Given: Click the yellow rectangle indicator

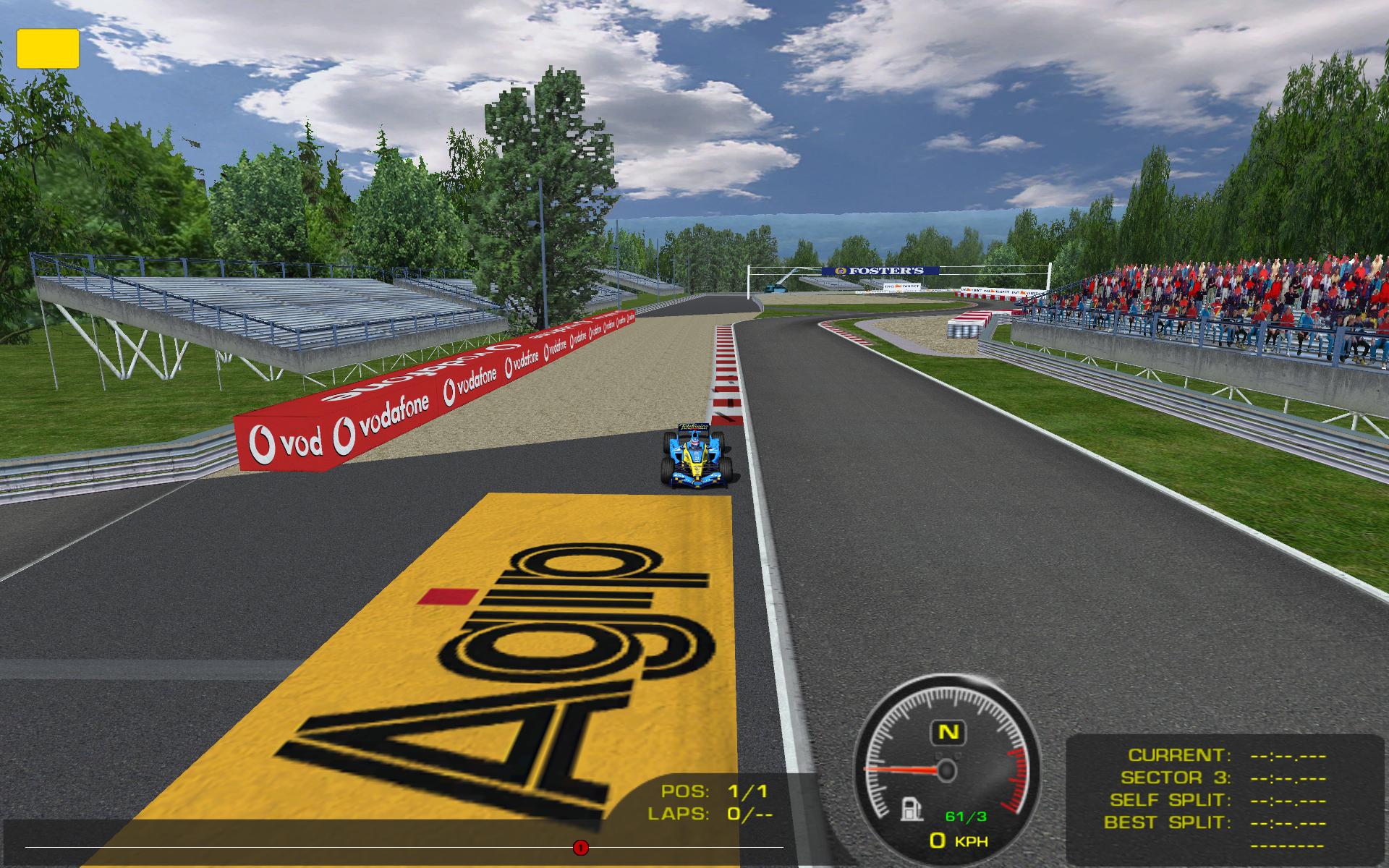Looking at the screenshot, I should (48, 48).
